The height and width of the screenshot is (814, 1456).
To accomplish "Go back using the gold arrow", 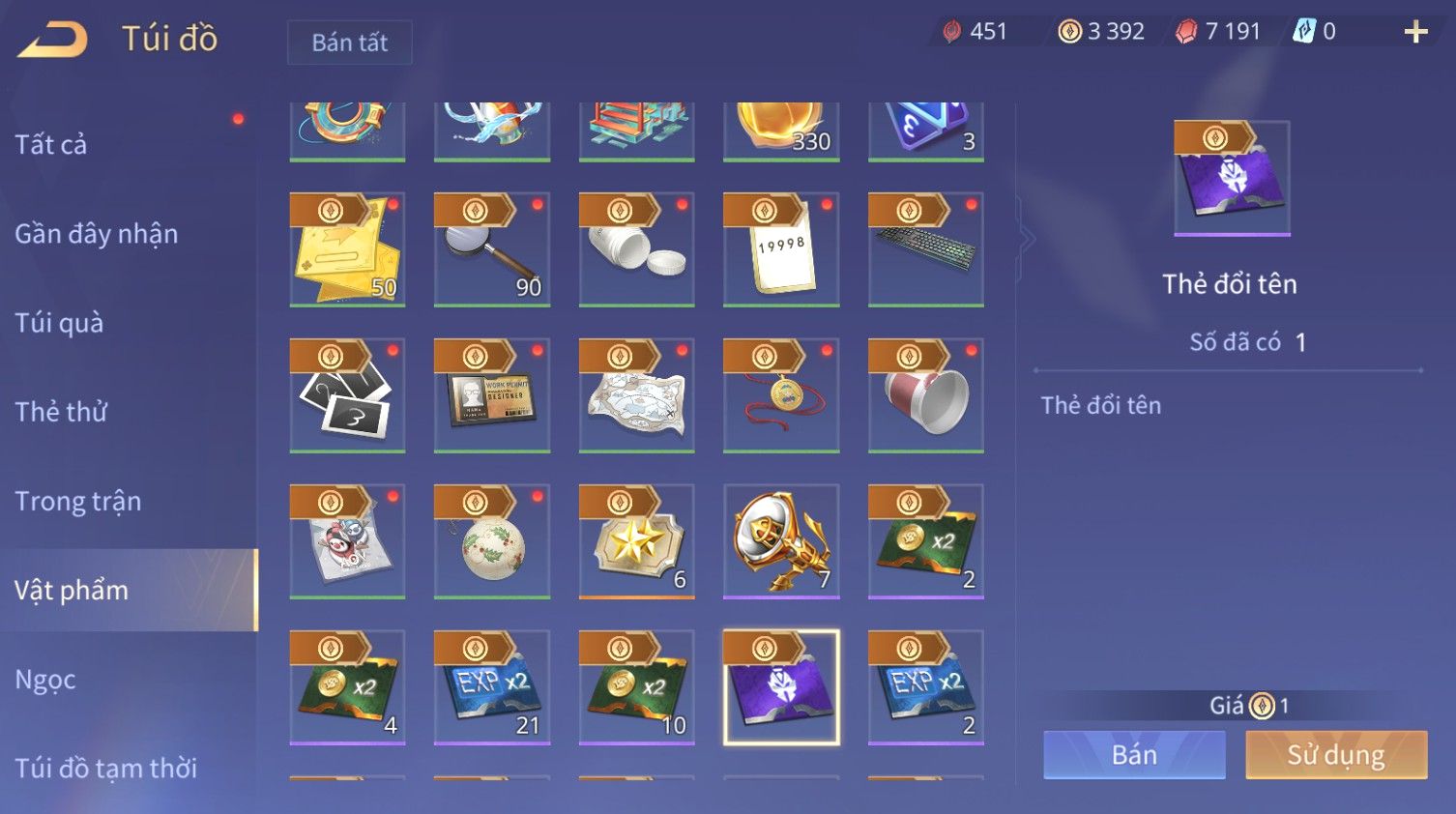I will [53, 39].
